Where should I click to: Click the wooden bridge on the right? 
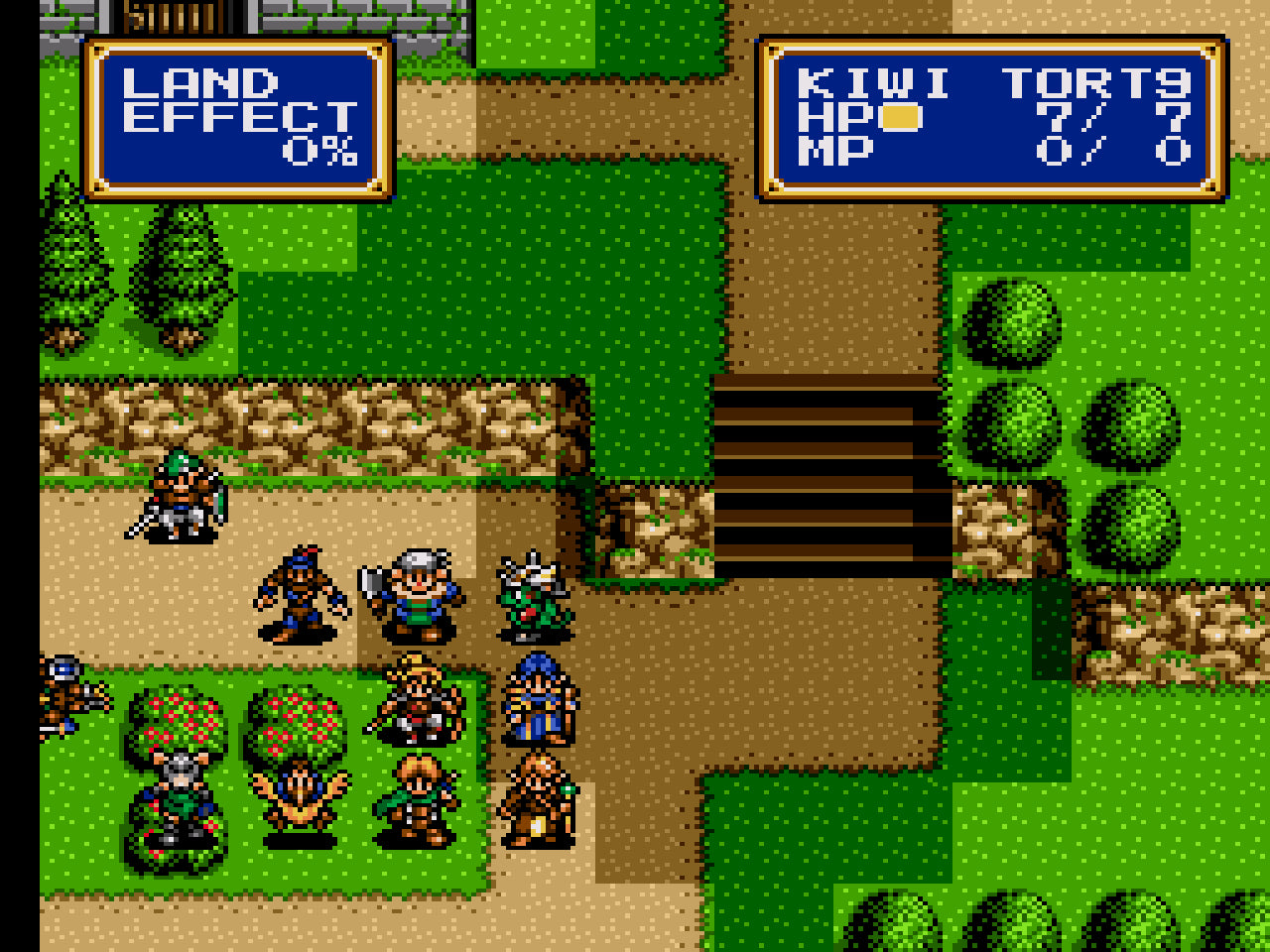tap(824, 466)
